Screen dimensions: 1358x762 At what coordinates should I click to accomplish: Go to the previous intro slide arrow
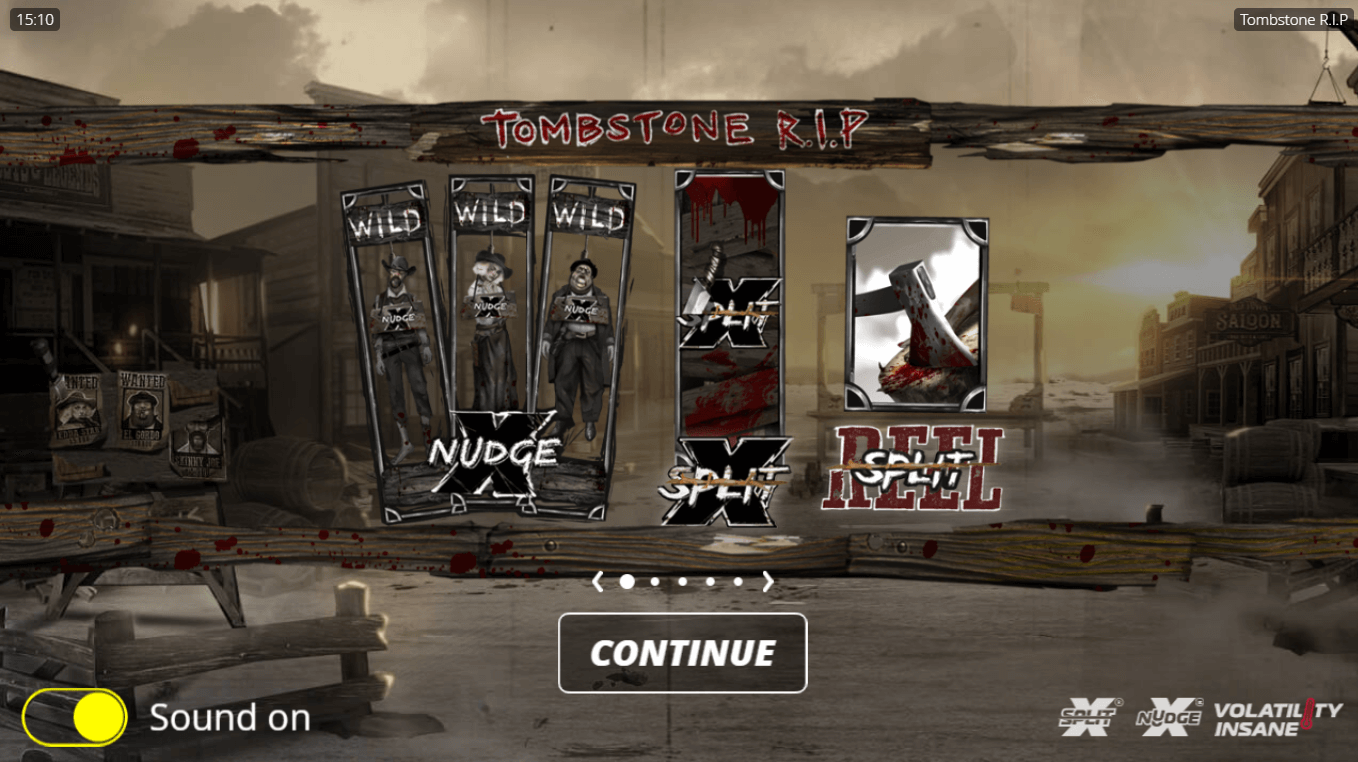(598, 581)
